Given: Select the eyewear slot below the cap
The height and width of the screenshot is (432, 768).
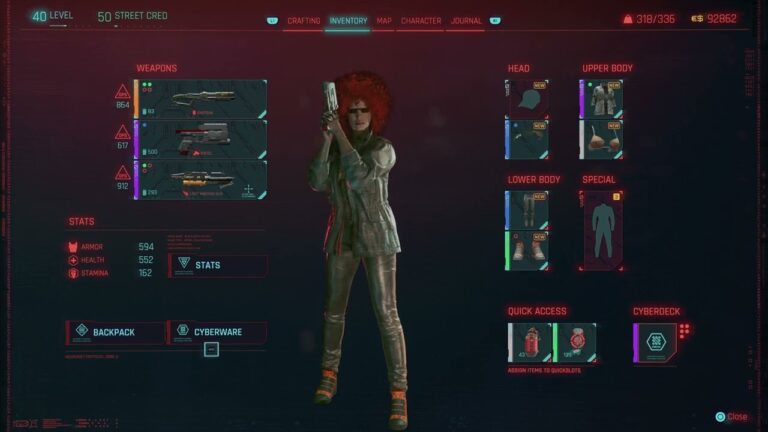Looking at the screenshot, I should pyautogui.click(x=528, y=140).
